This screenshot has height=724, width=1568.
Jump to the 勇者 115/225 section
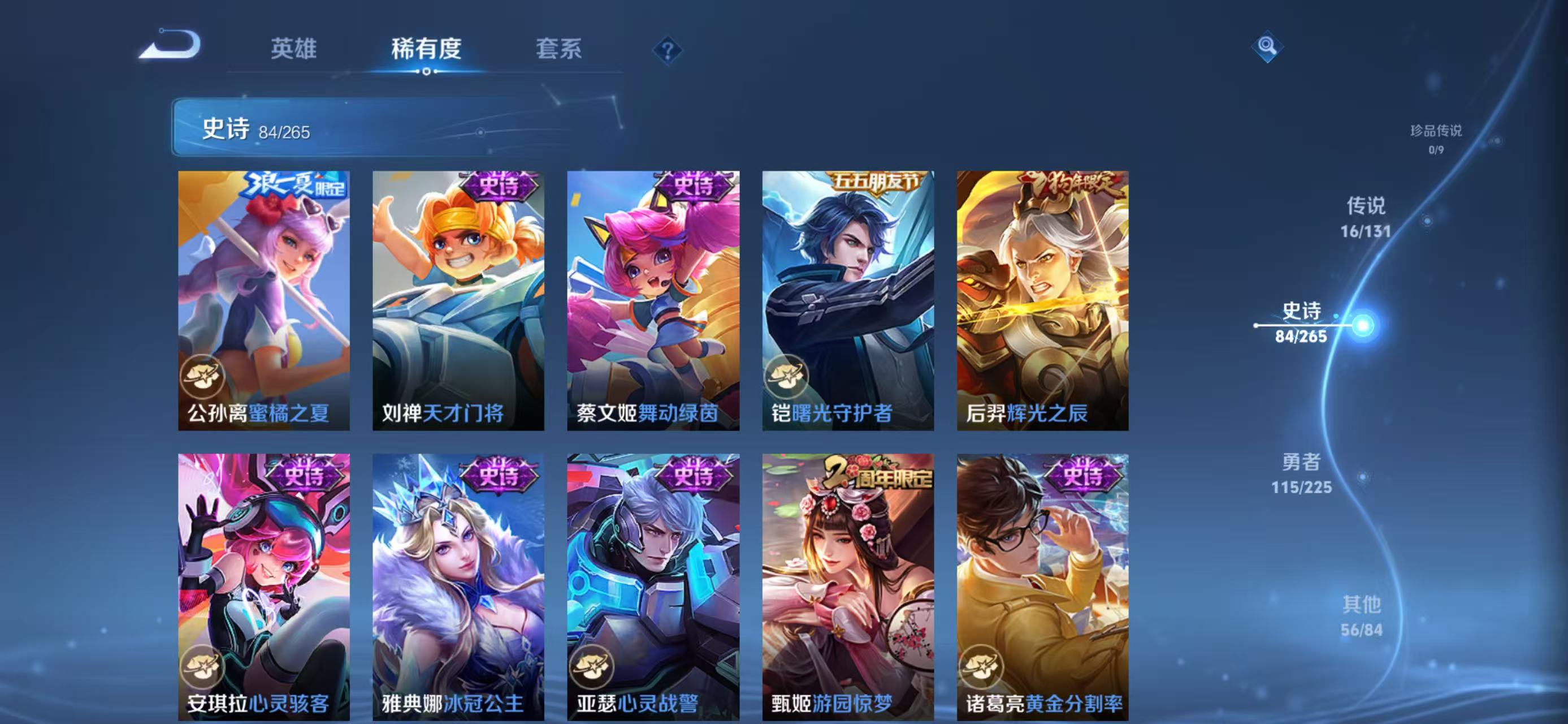[1301, 473]
